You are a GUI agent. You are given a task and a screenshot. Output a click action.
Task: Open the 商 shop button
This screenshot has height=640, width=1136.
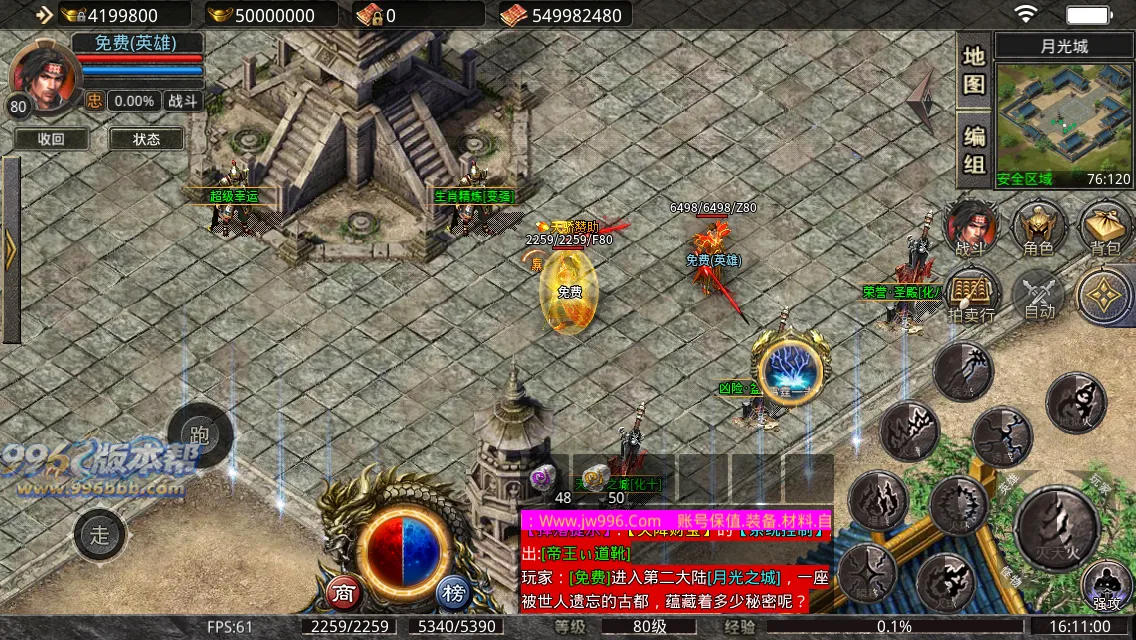pos(344,593)
